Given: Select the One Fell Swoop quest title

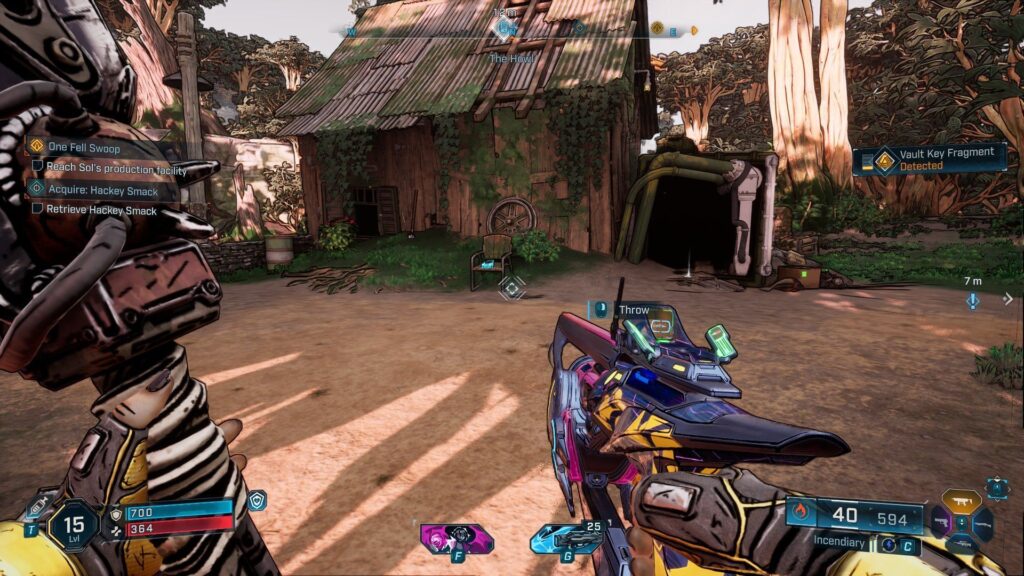Looking at the screenshot, I should click(x=84, y=146).
